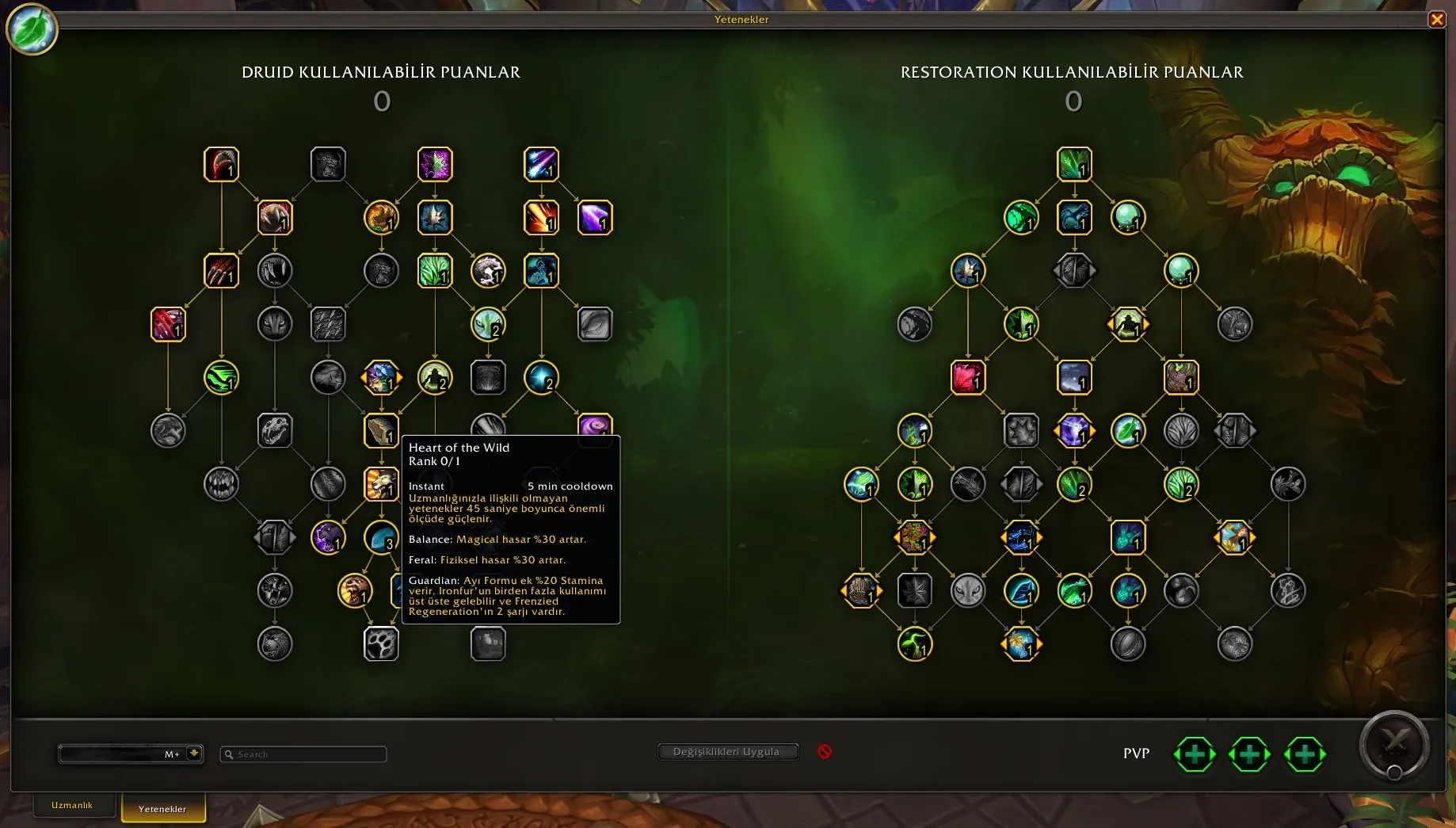Screen dimensions: 1456x828
Task: Choose the red claw slash Druid talent
Action: (x=221, y=271)
